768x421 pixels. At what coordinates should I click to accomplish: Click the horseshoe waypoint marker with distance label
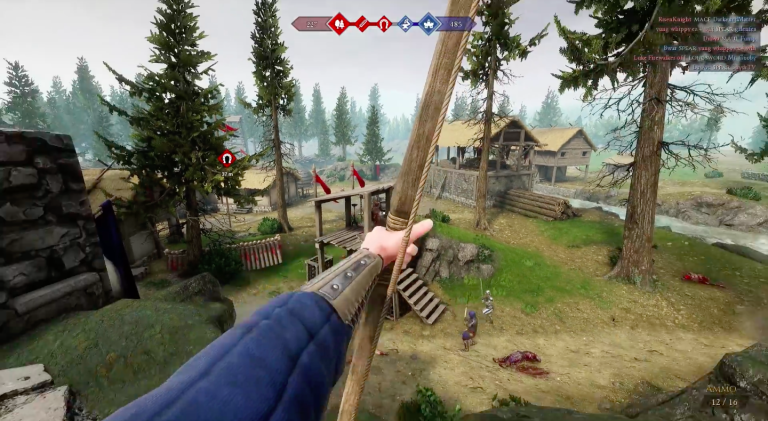coord(227,158)
